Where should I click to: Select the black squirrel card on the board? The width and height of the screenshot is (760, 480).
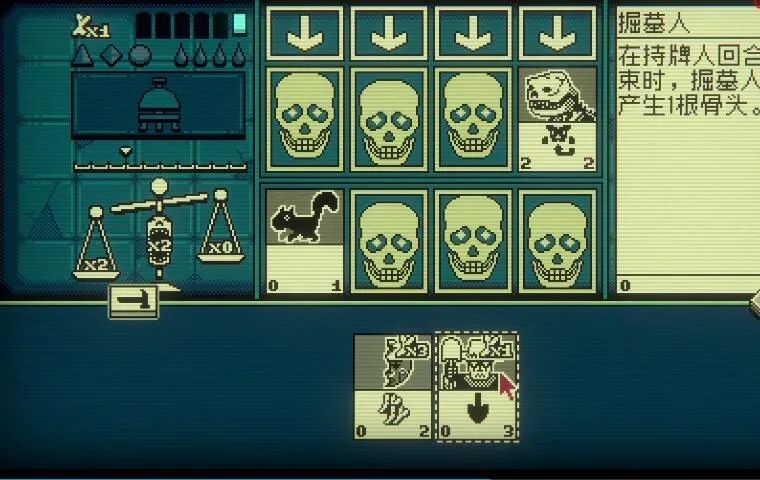coord(304,241)
